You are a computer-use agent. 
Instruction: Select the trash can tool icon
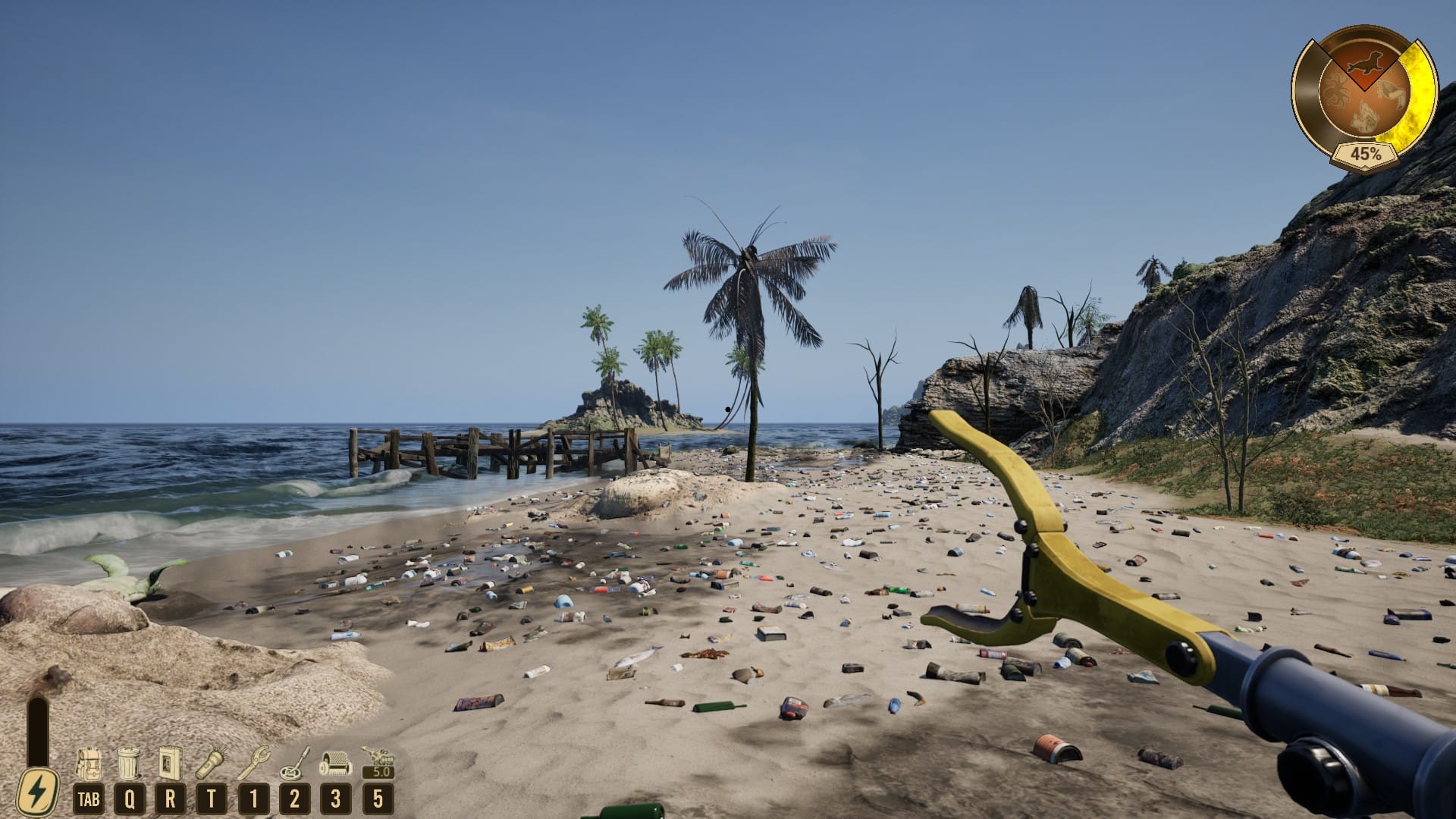129,763
